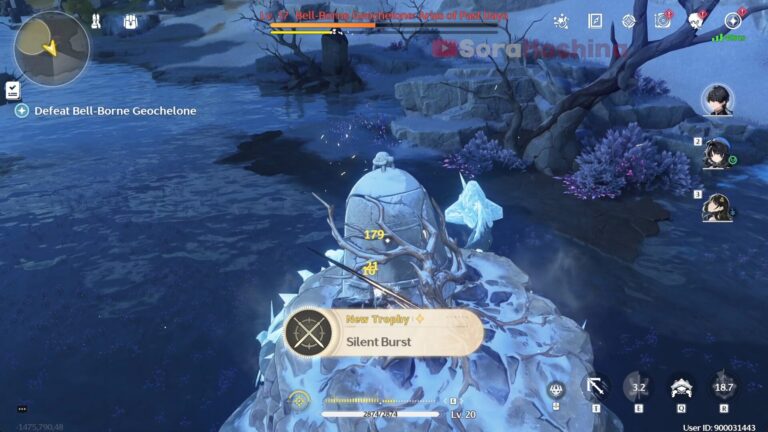Screen dimensions: 768x432
Task: Open the backpack inventory icon
Action: pos(130,21)
